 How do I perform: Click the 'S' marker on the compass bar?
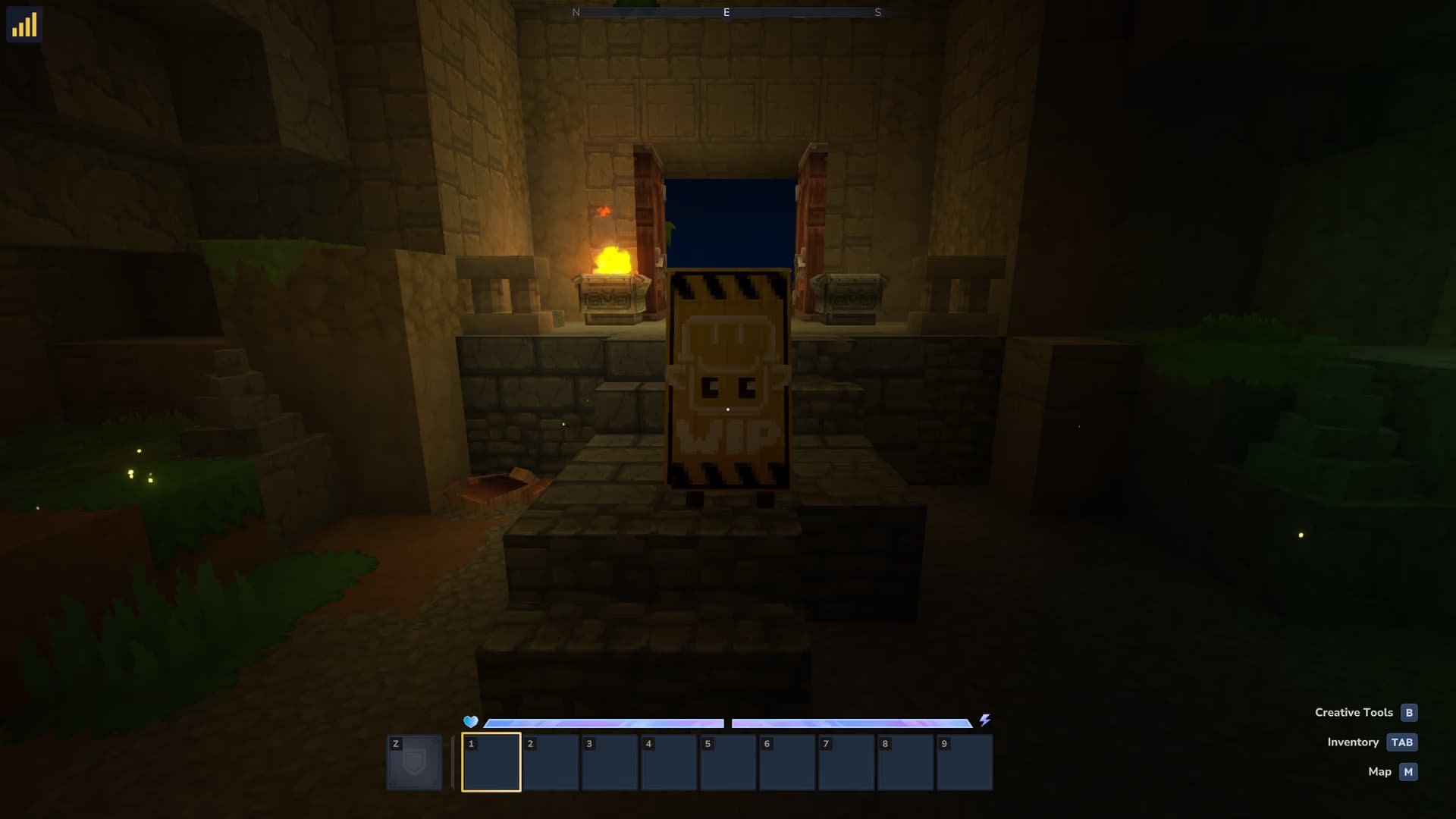[878, 12]
